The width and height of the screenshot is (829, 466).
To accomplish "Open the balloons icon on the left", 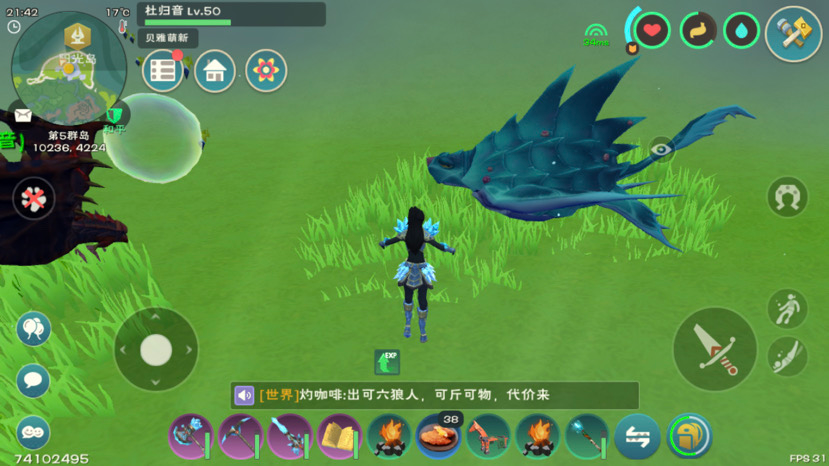I will (x=33, y=329).
